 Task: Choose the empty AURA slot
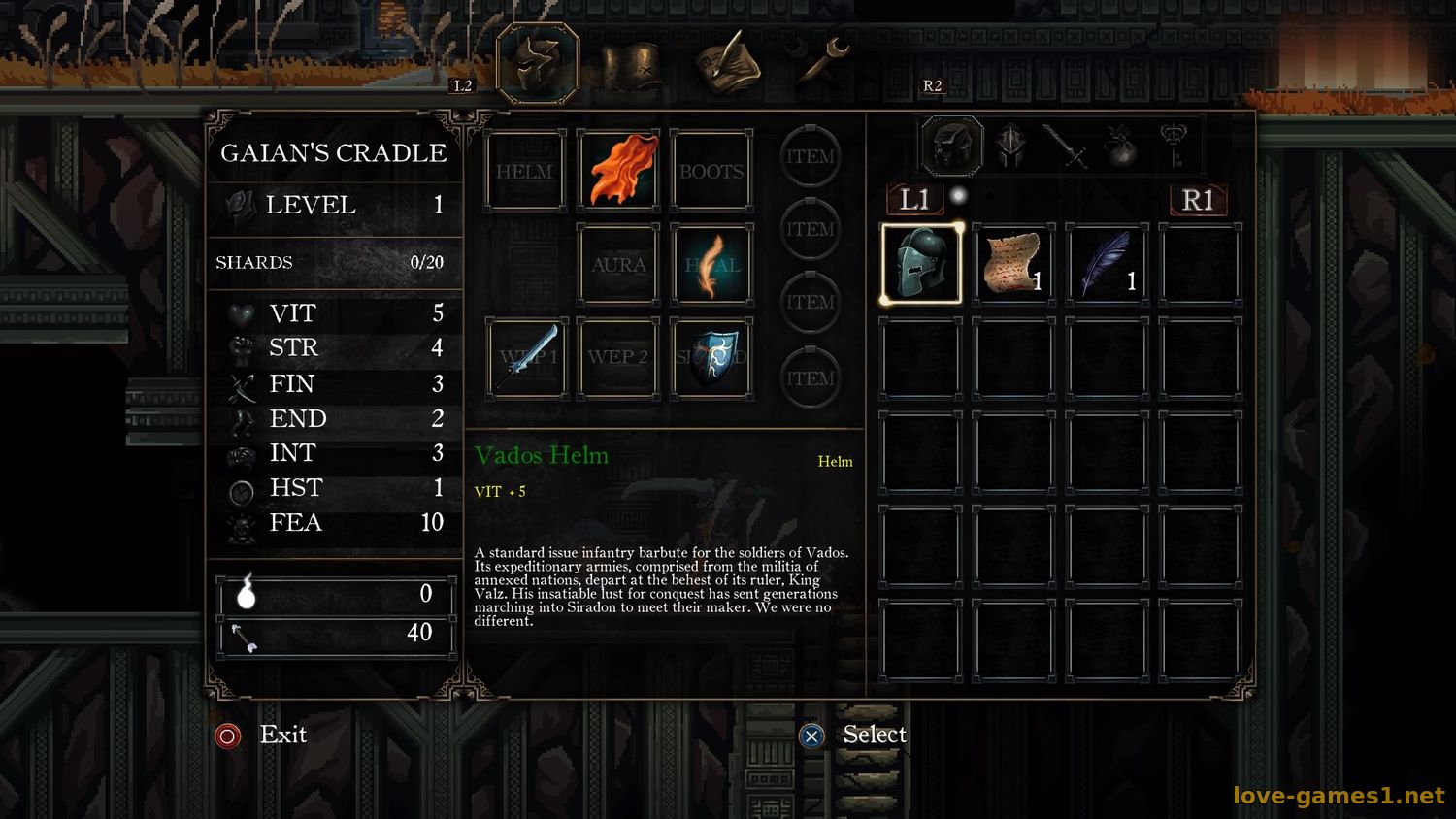[618, 265]
